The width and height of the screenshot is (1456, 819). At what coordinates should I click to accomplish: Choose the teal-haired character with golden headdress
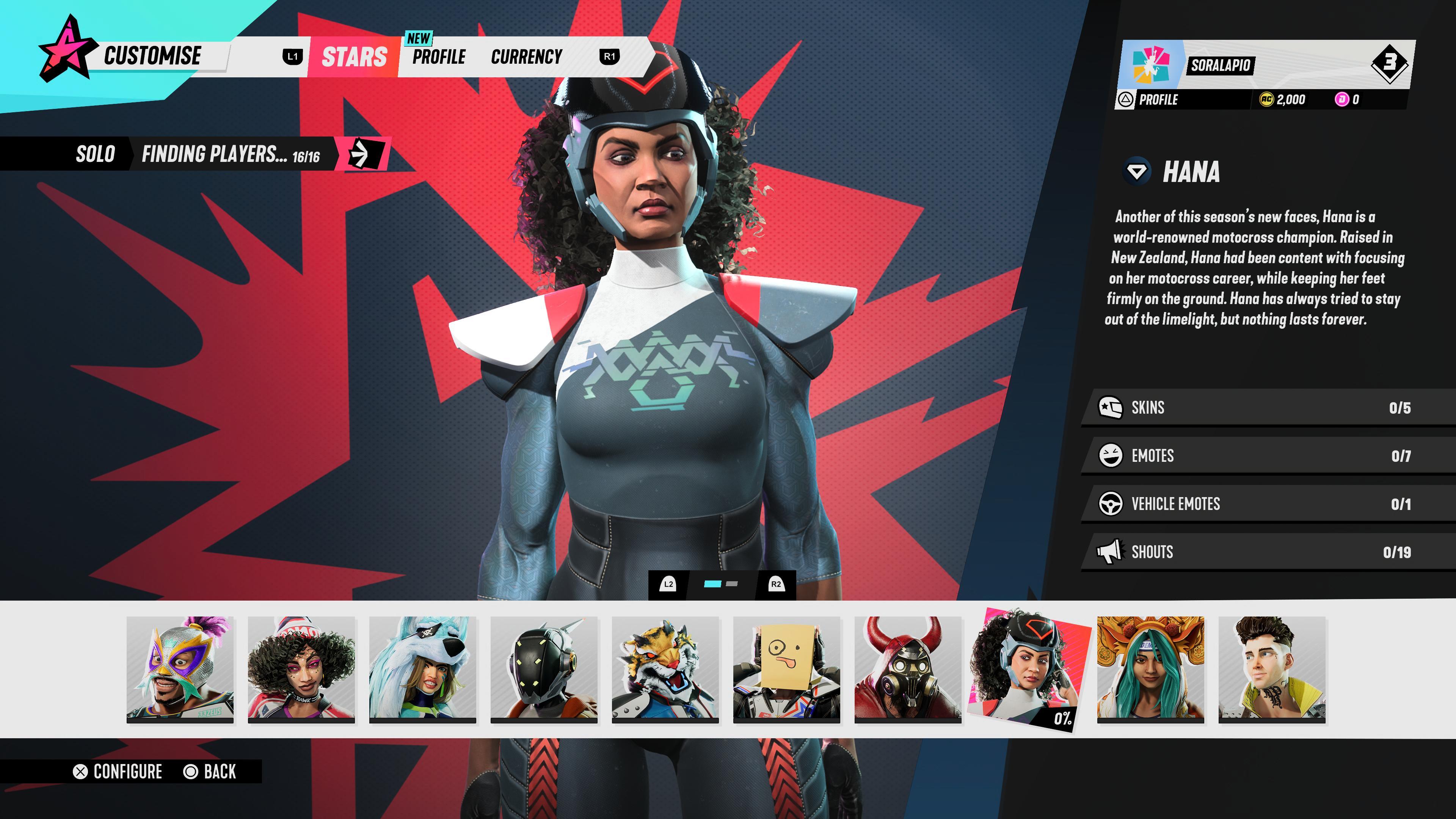[x=1150, y=669]
